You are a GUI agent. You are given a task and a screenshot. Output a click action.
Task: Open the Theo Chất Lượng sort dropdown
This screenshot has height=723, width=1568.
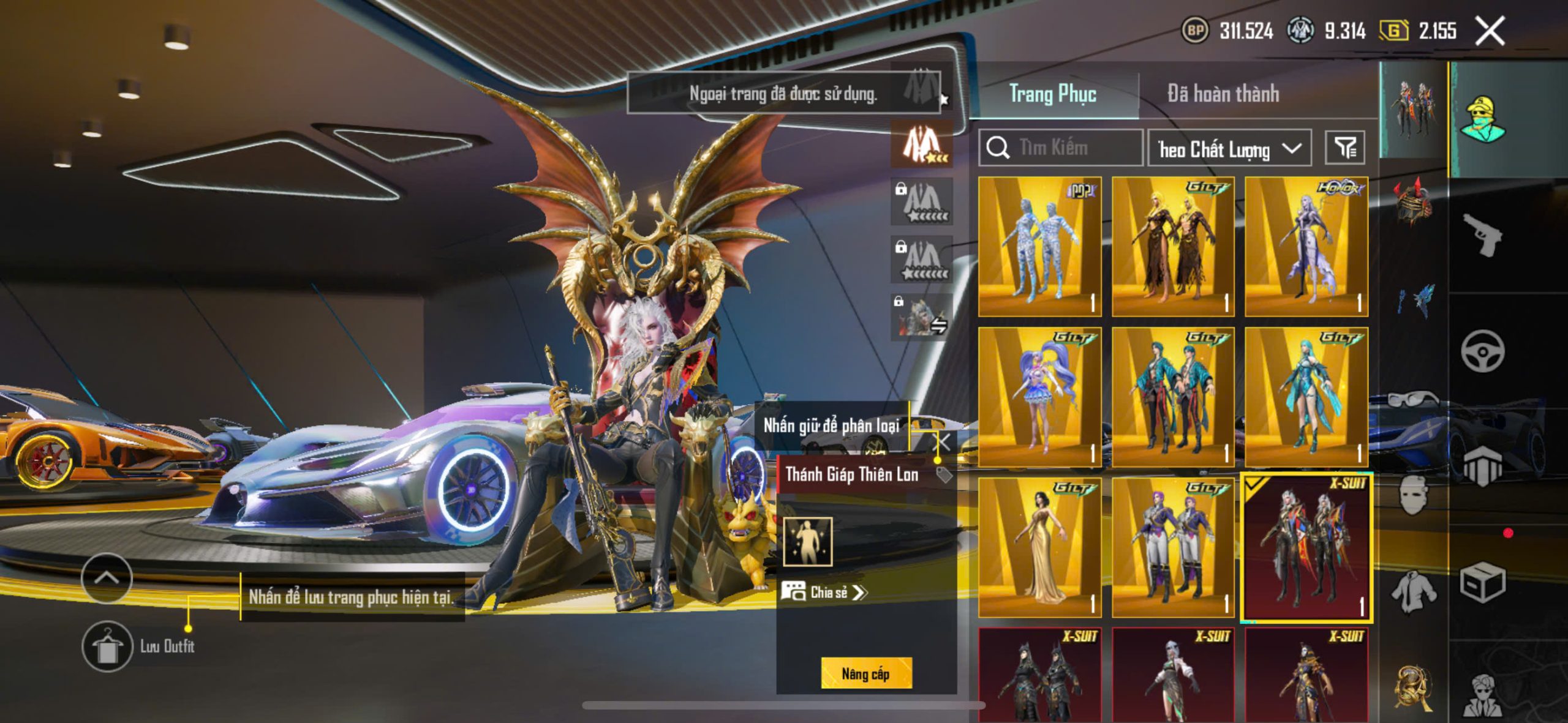coord(1229,149)
